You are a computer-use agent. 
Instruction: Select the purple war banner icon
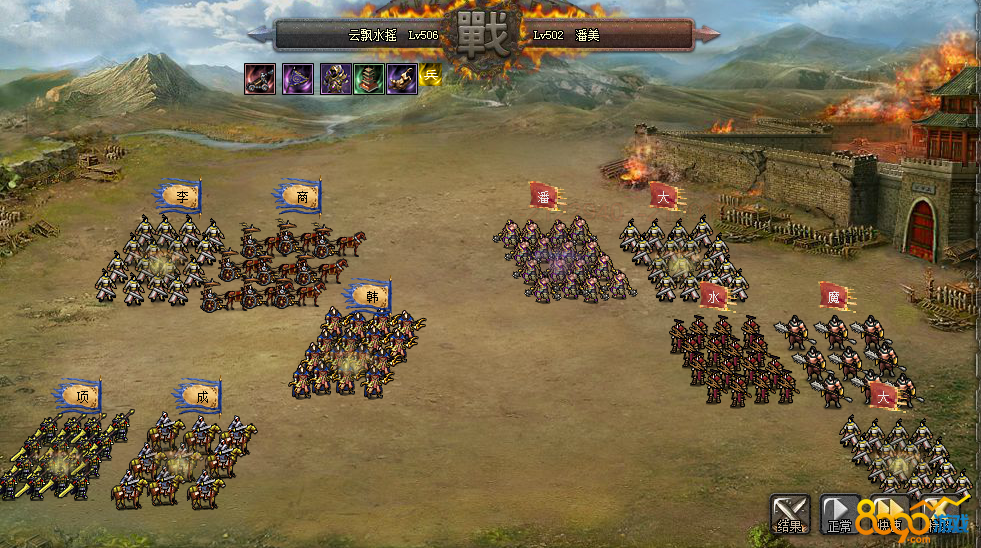[298, 79]
